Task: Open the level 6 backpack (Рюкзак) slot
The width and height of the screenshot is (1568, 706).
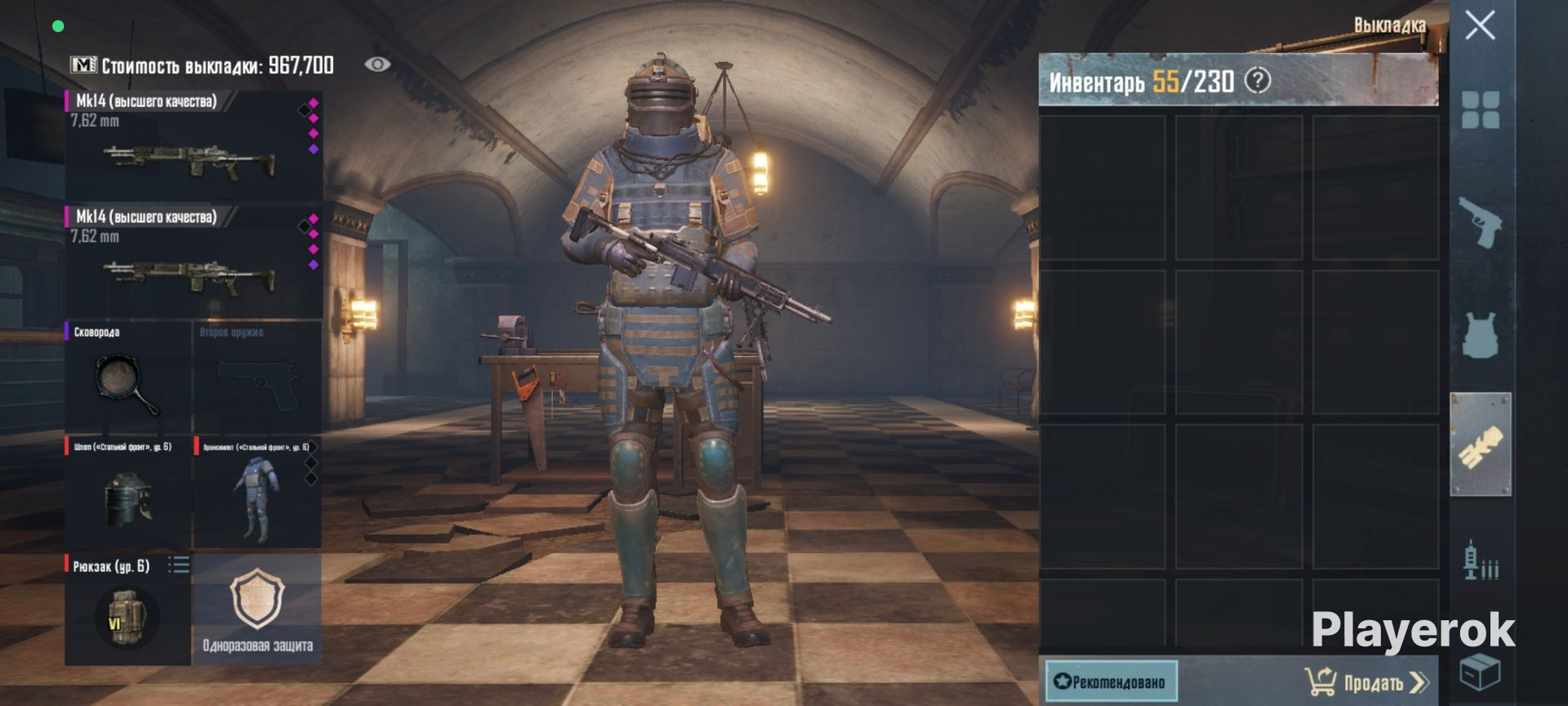Action: tap(127, 610)
